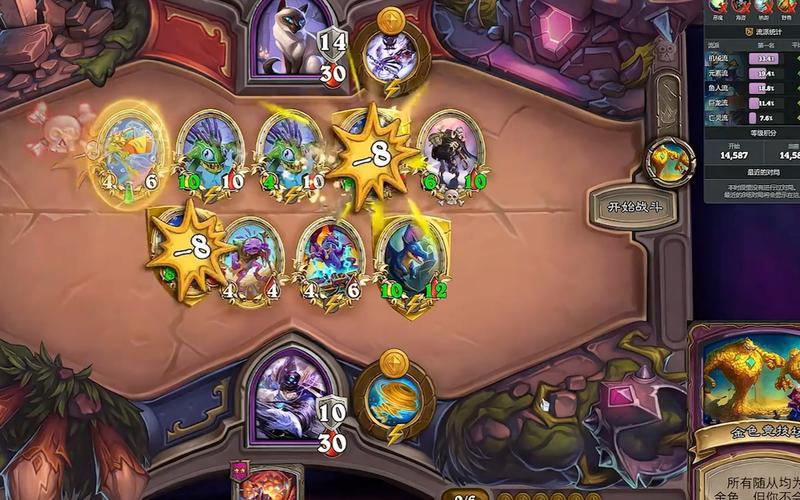Open the golden golem medallion beside the board
The width and height of the screenshot is (800, 500).
tap(670, 158)
